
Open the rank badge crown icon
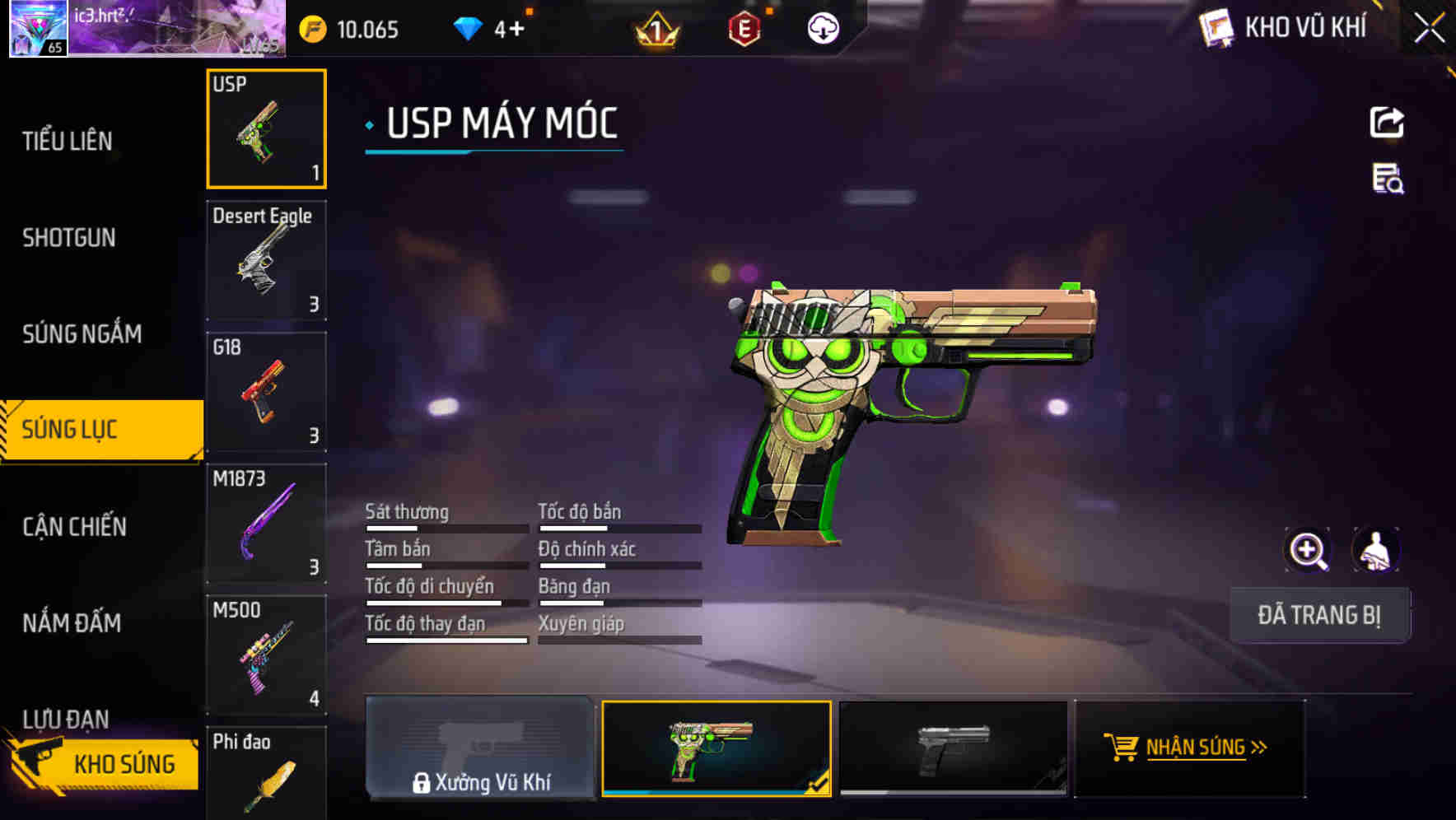coord(655,30)
